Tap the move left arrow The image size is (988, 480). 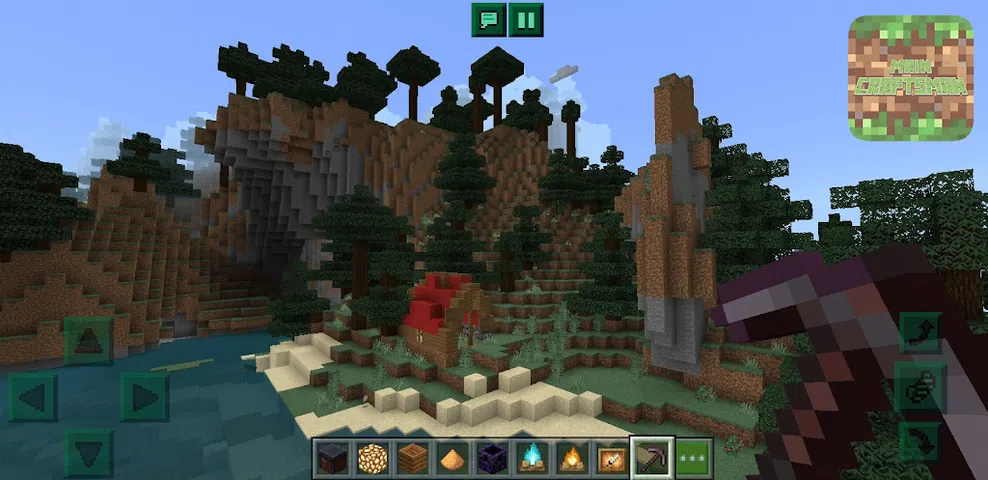33,397
